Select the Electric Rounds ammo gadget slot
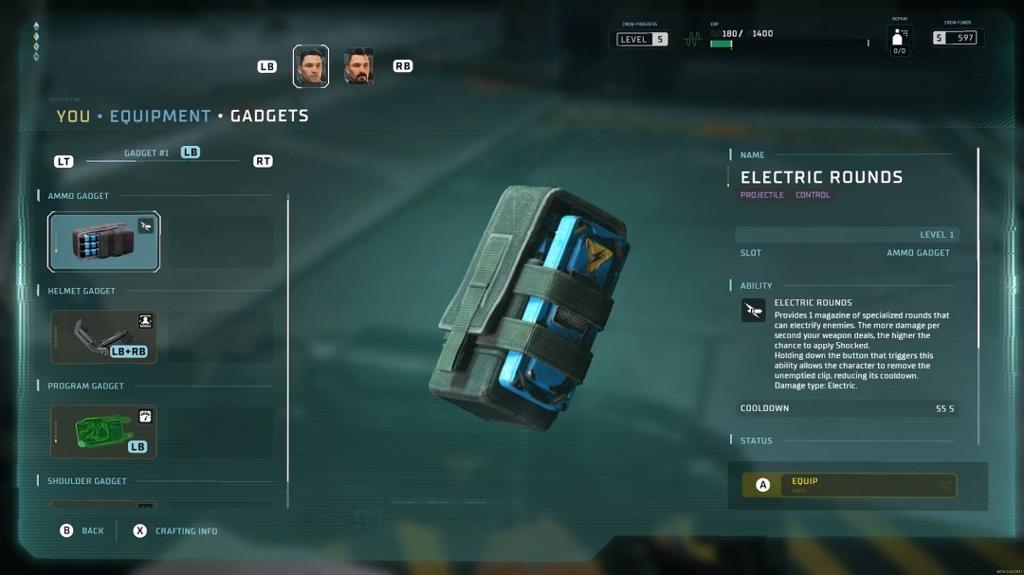Screen dimensions: 1024x575 tap(104, 242)
